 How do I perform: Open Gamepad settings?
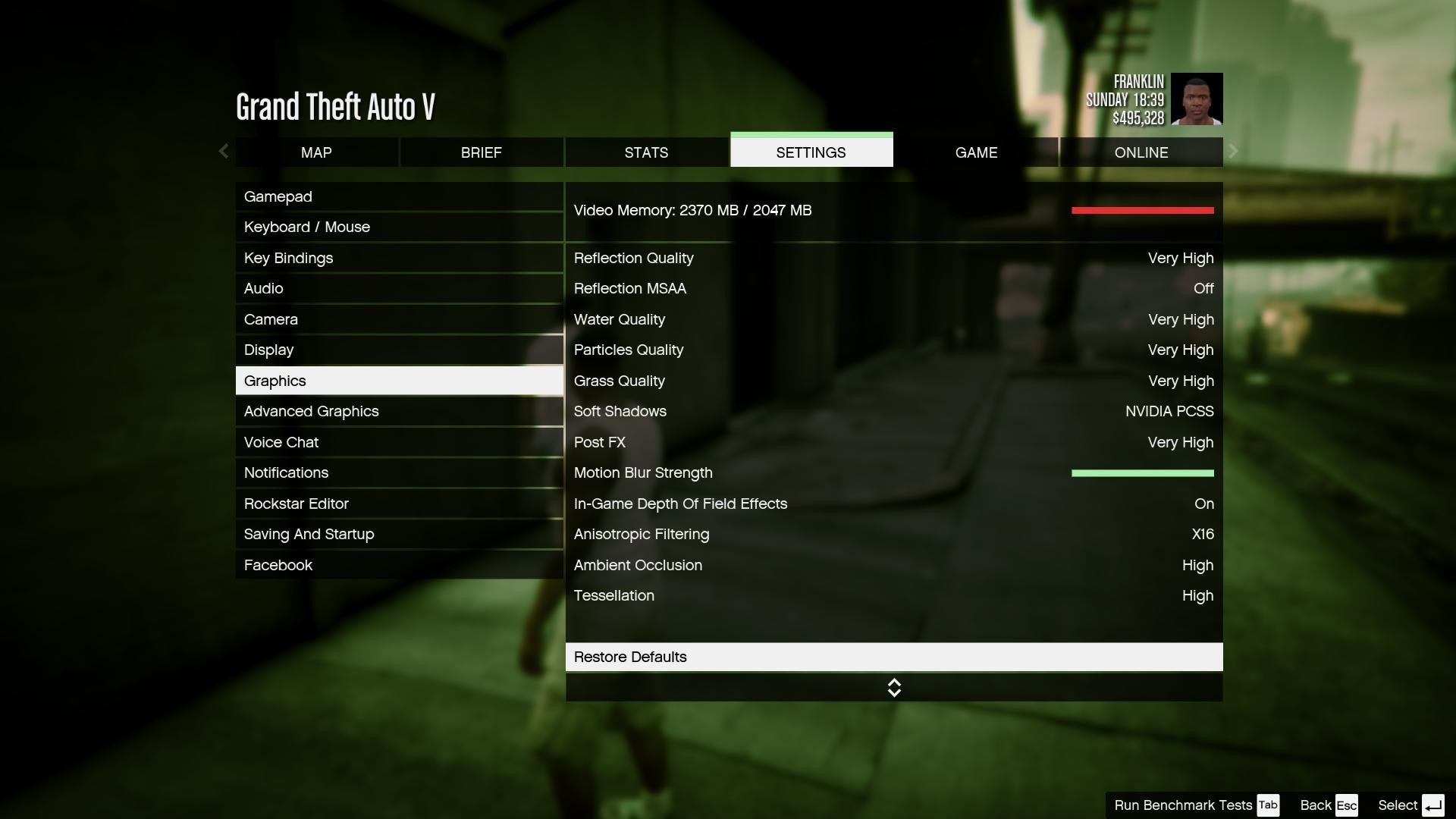coord(399,197)
